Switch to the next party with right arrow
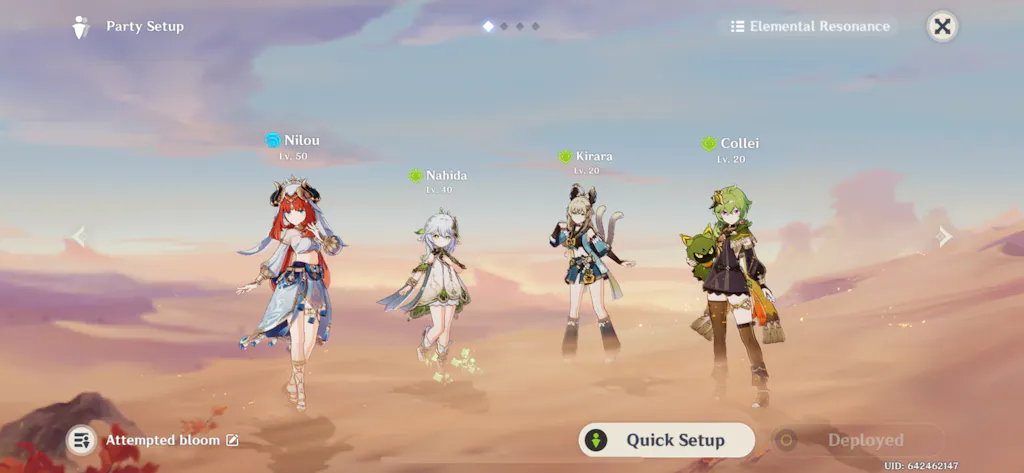Image resolution: width=1024 pixels, height=473 pixels. 944,236
